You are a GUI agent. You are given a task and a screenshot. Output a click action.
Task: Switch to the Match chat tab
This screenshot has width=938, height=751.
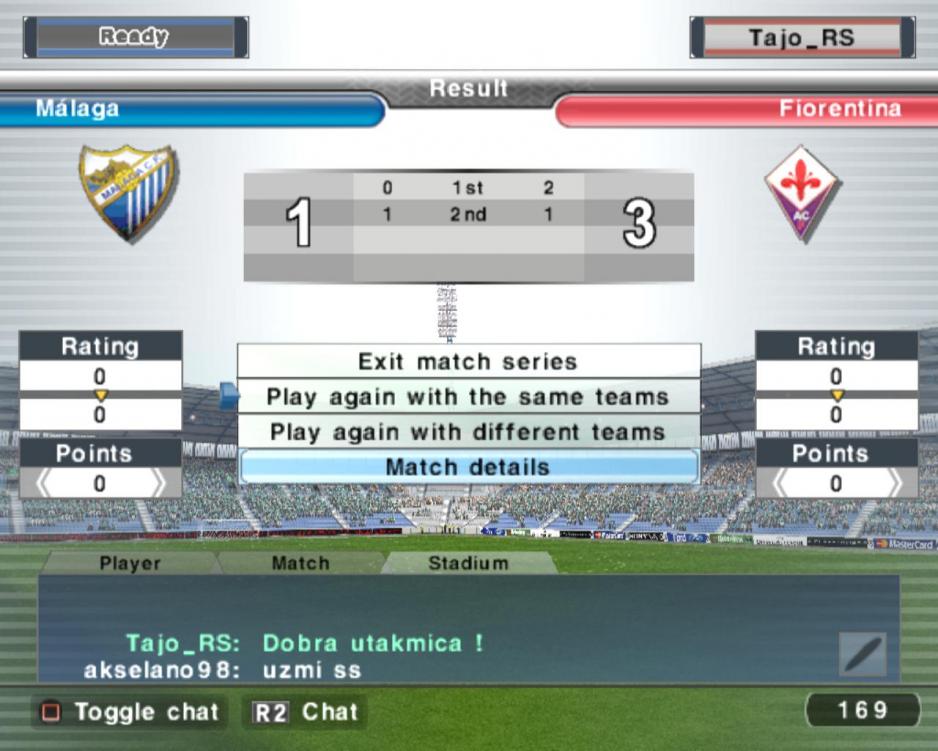300,563
